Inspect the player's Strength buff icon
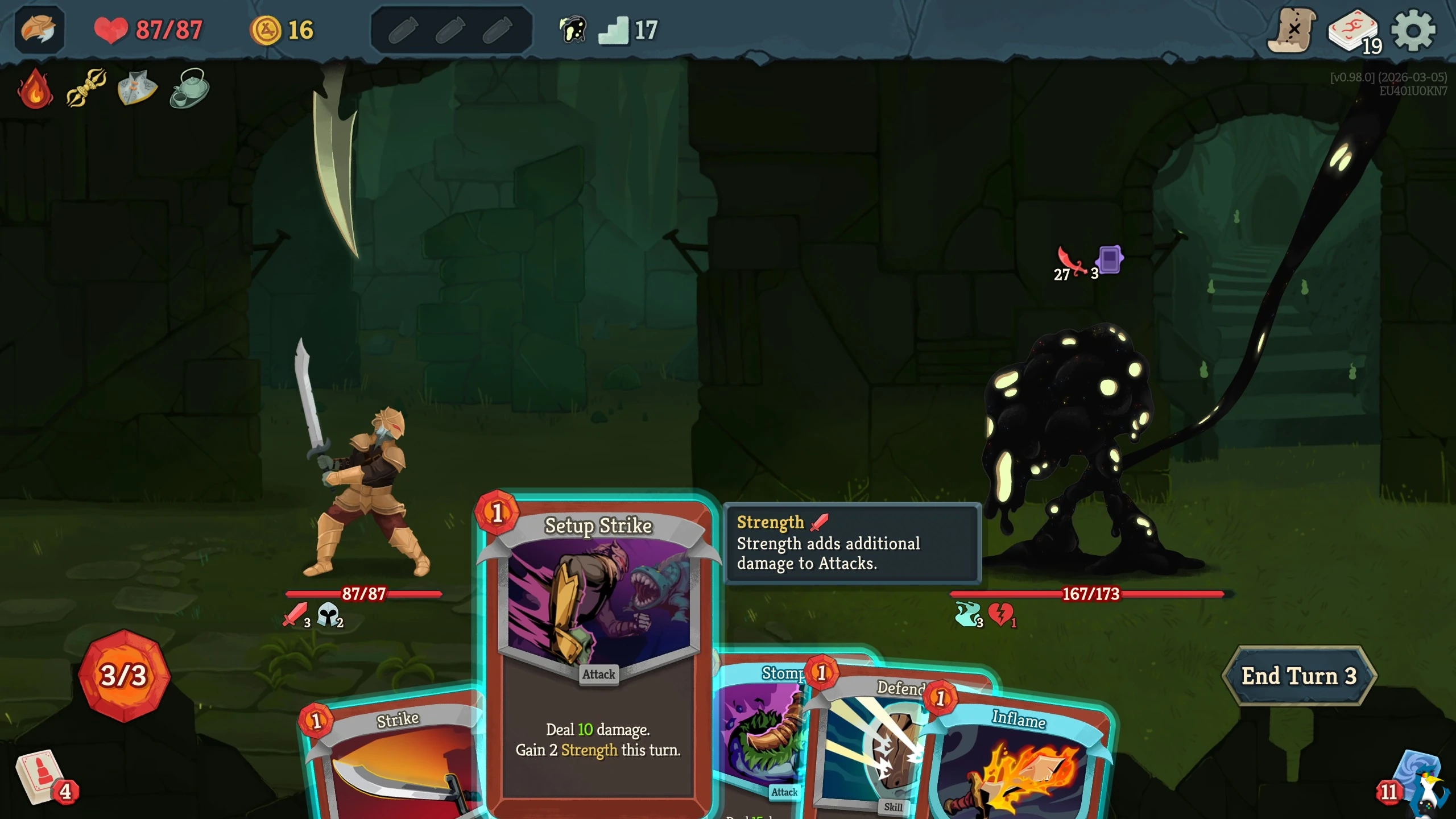This screenshot has width=1456, height=819. click(296, 615)
